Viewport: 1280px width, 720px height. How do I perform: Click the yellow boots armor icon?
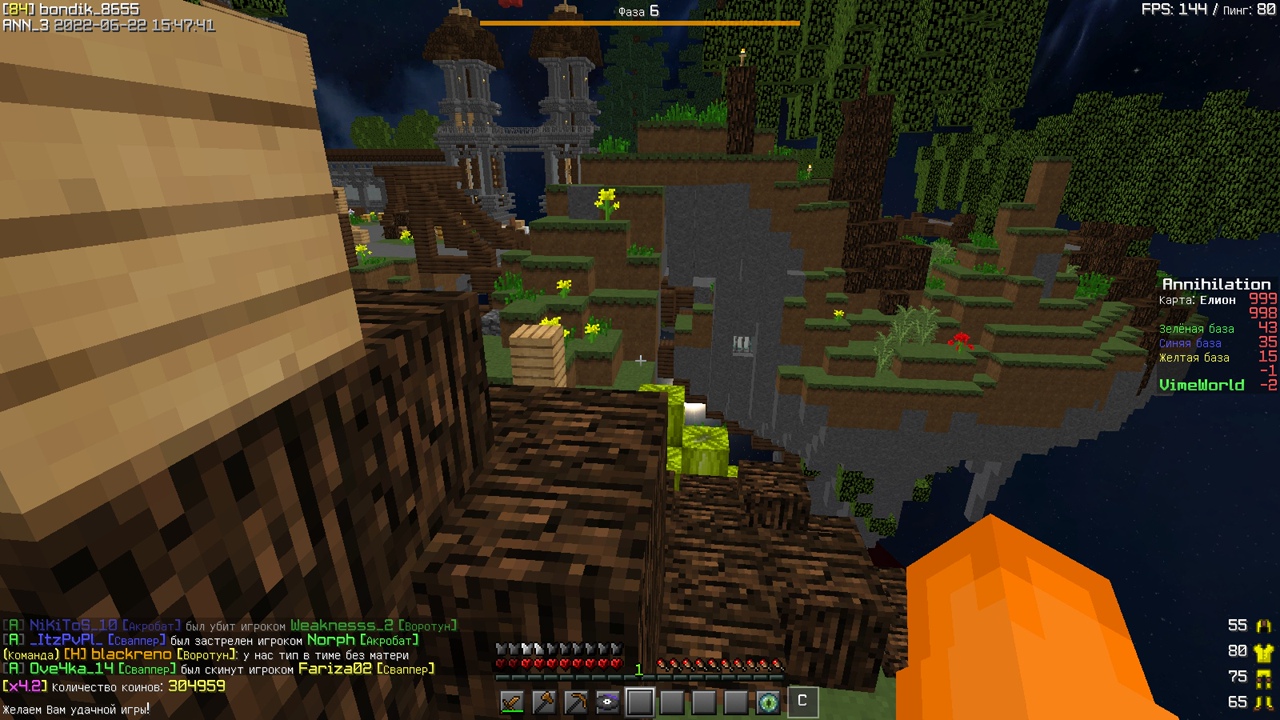(x=1264, y=703)
